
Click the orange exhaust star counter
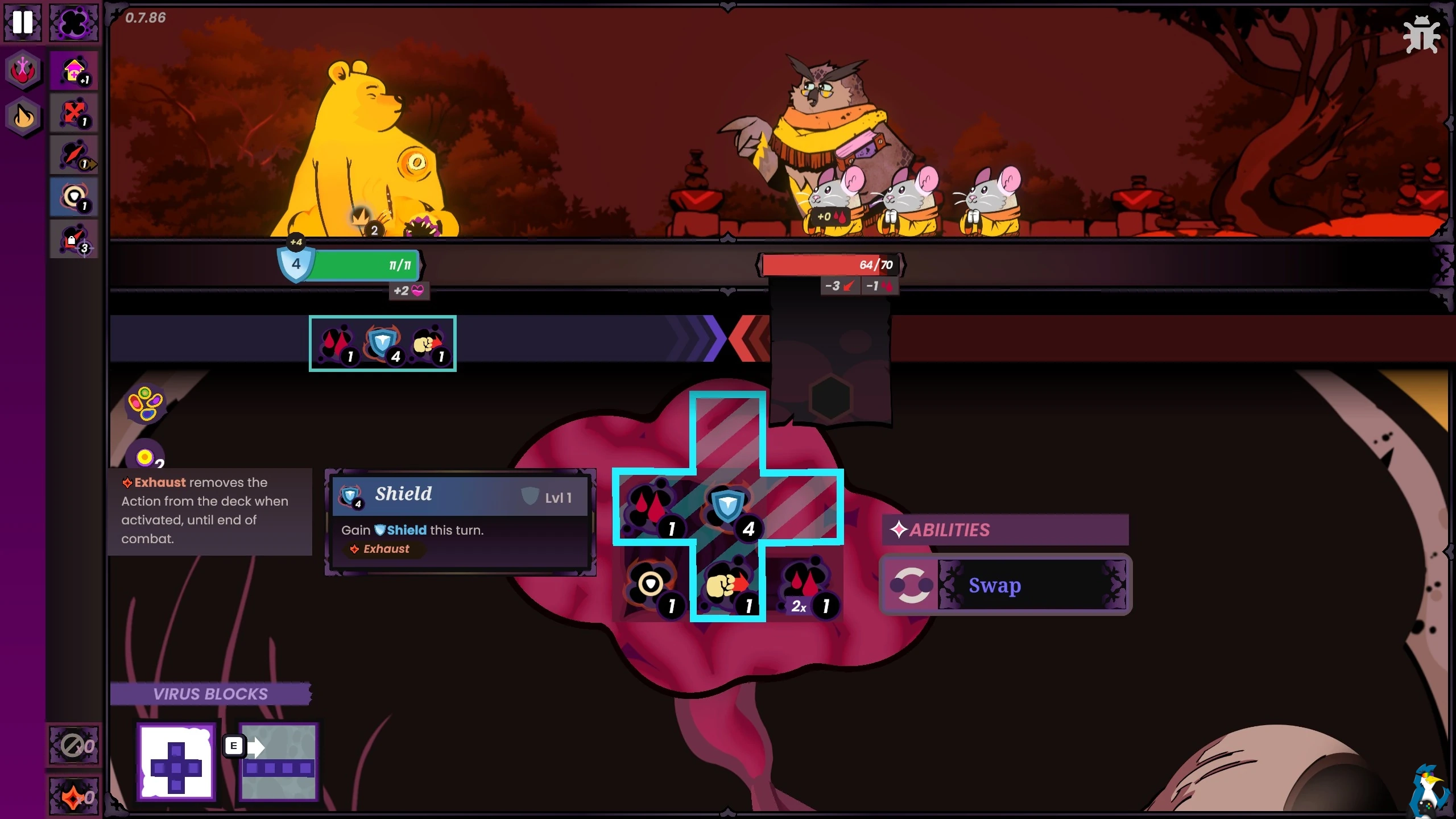click(x=74, y=796)
